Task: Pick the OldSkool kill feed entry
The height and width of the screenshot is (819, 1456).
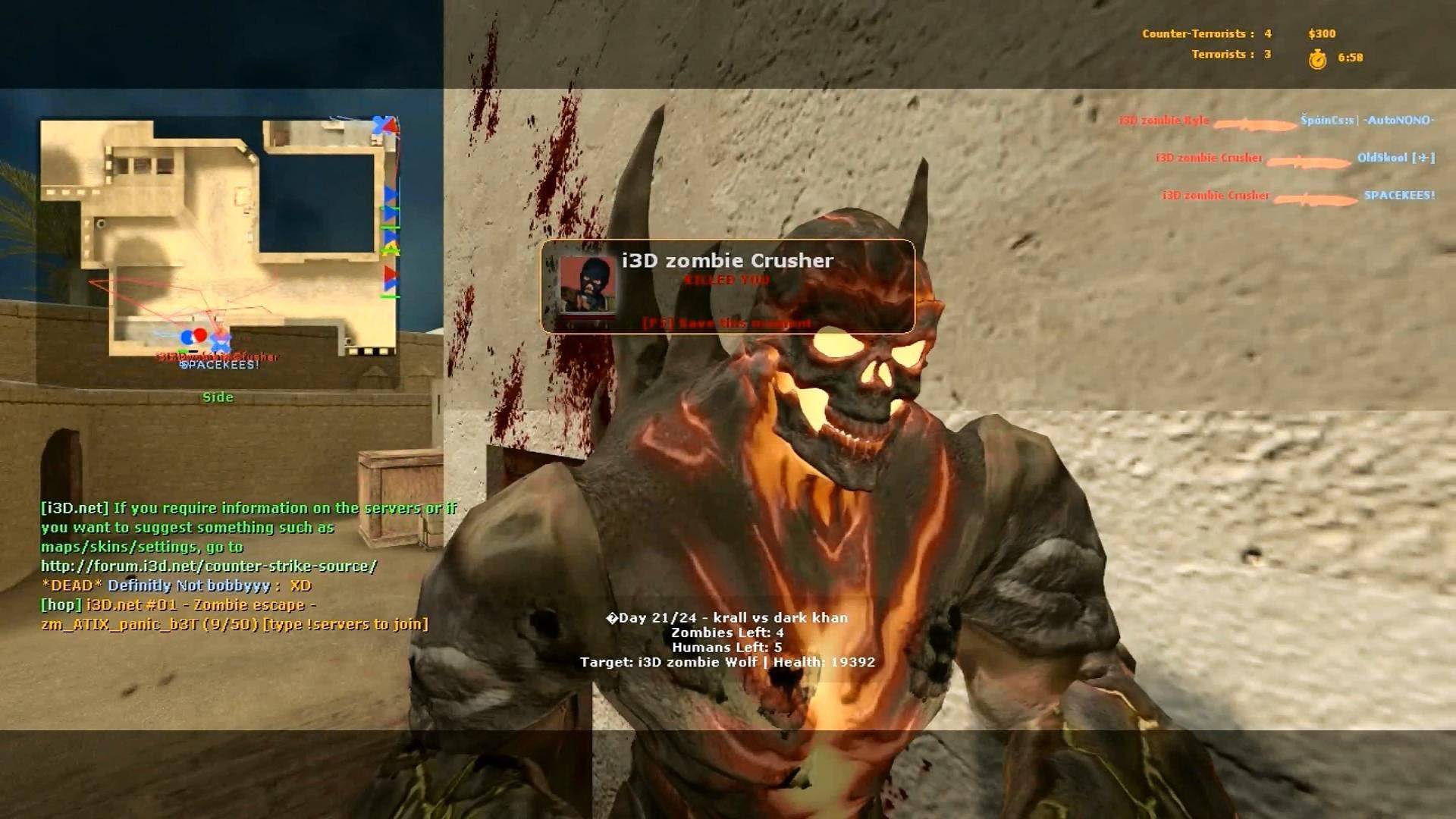Action: (1295, 158)
